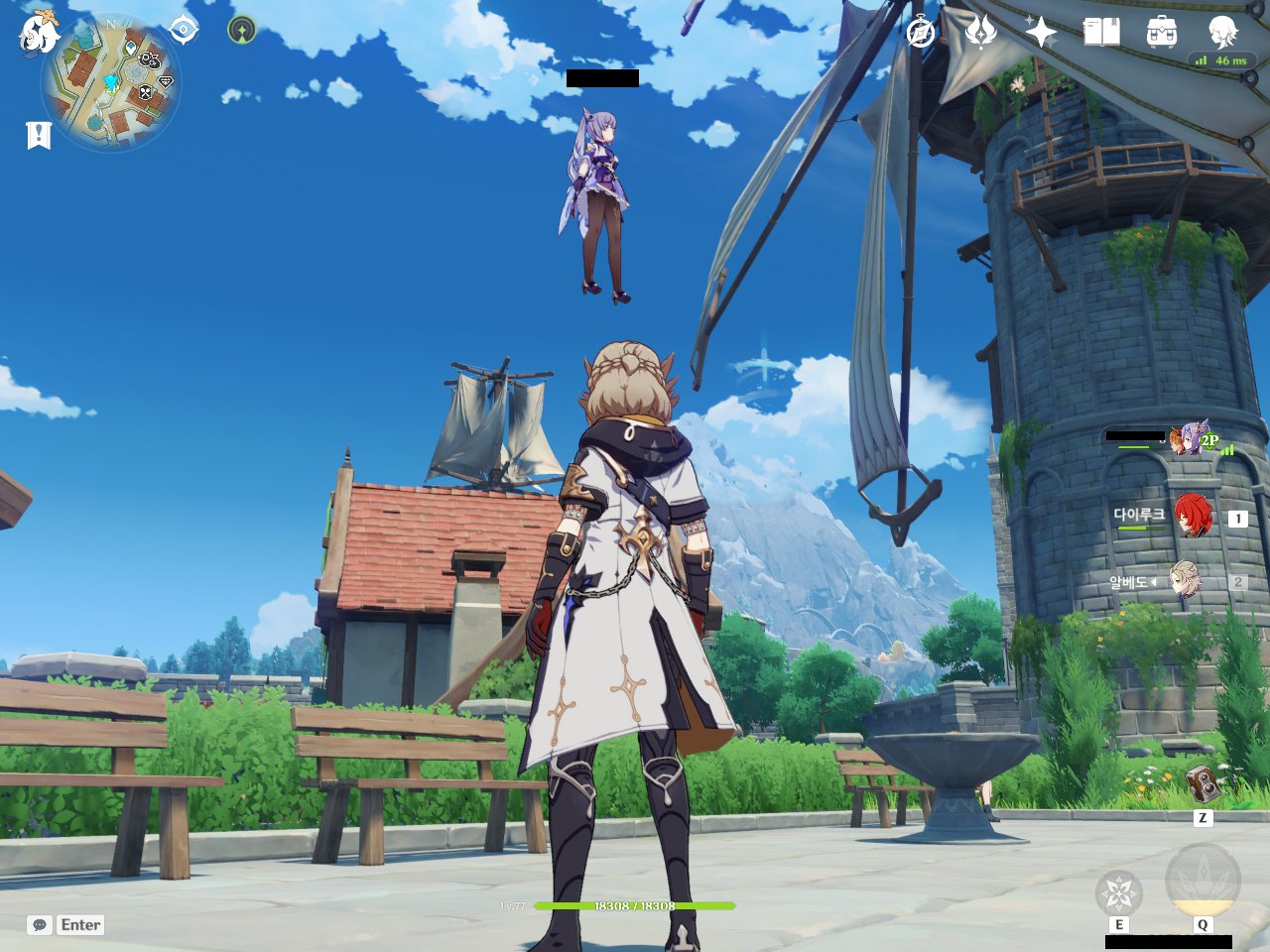Open the chat speech bubble button
1270x952 pixels.
click(x=40, y=924)
